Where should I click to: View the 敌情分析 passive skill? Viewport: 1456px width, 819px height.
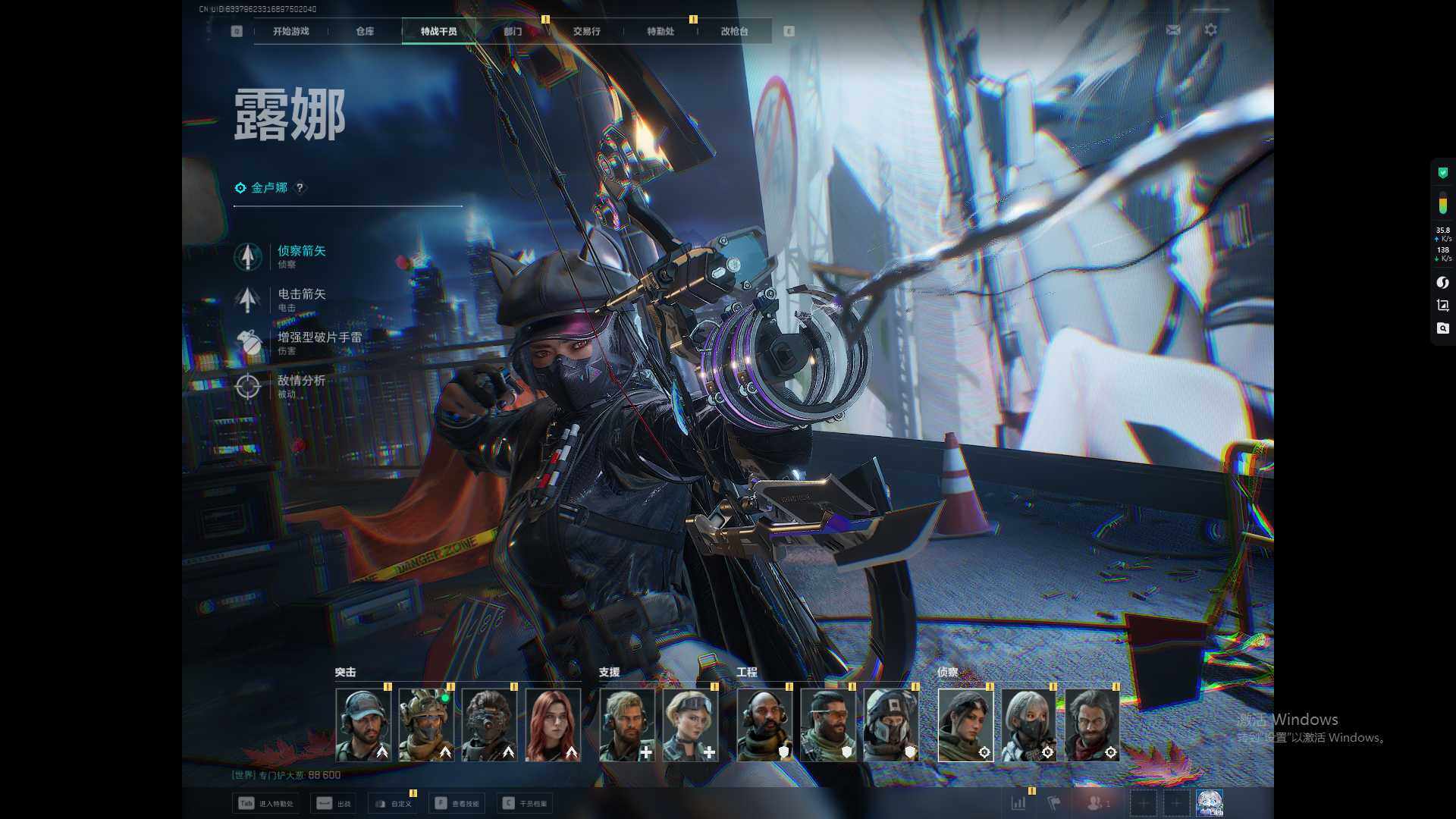coord(300,385)
